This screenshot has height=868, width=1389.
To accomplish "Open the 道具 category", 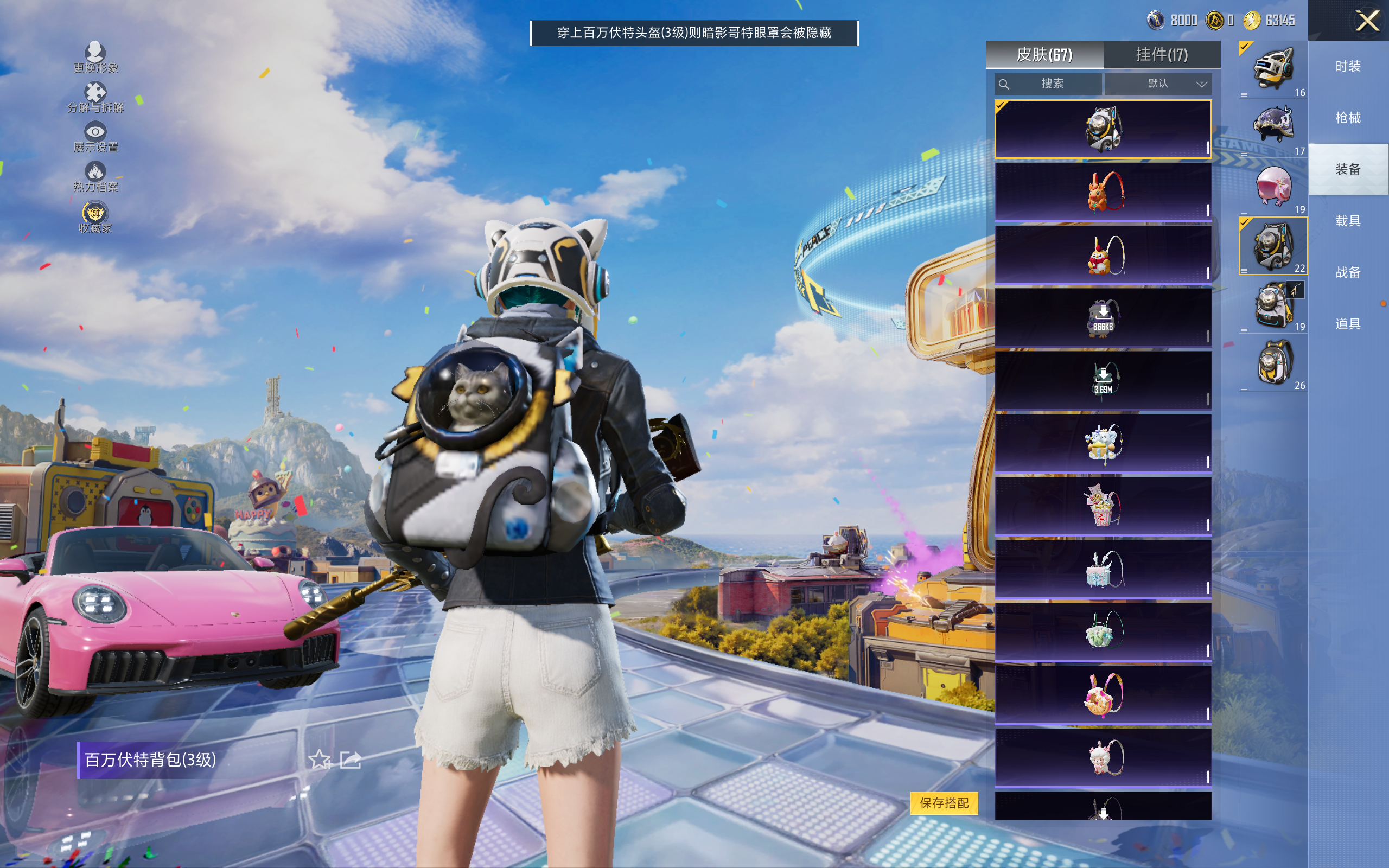I will 1348,324.
